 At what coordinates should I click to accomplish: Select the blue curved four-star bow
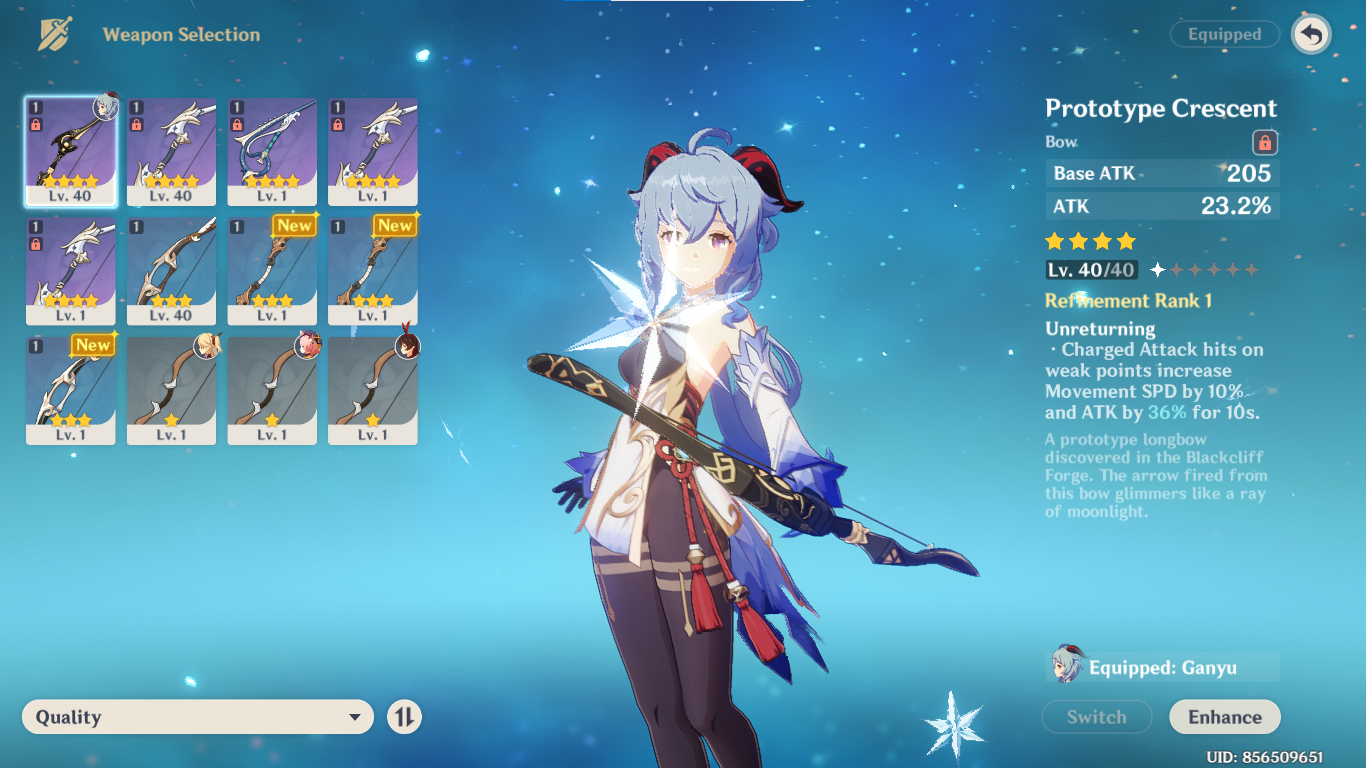[272, 151]
